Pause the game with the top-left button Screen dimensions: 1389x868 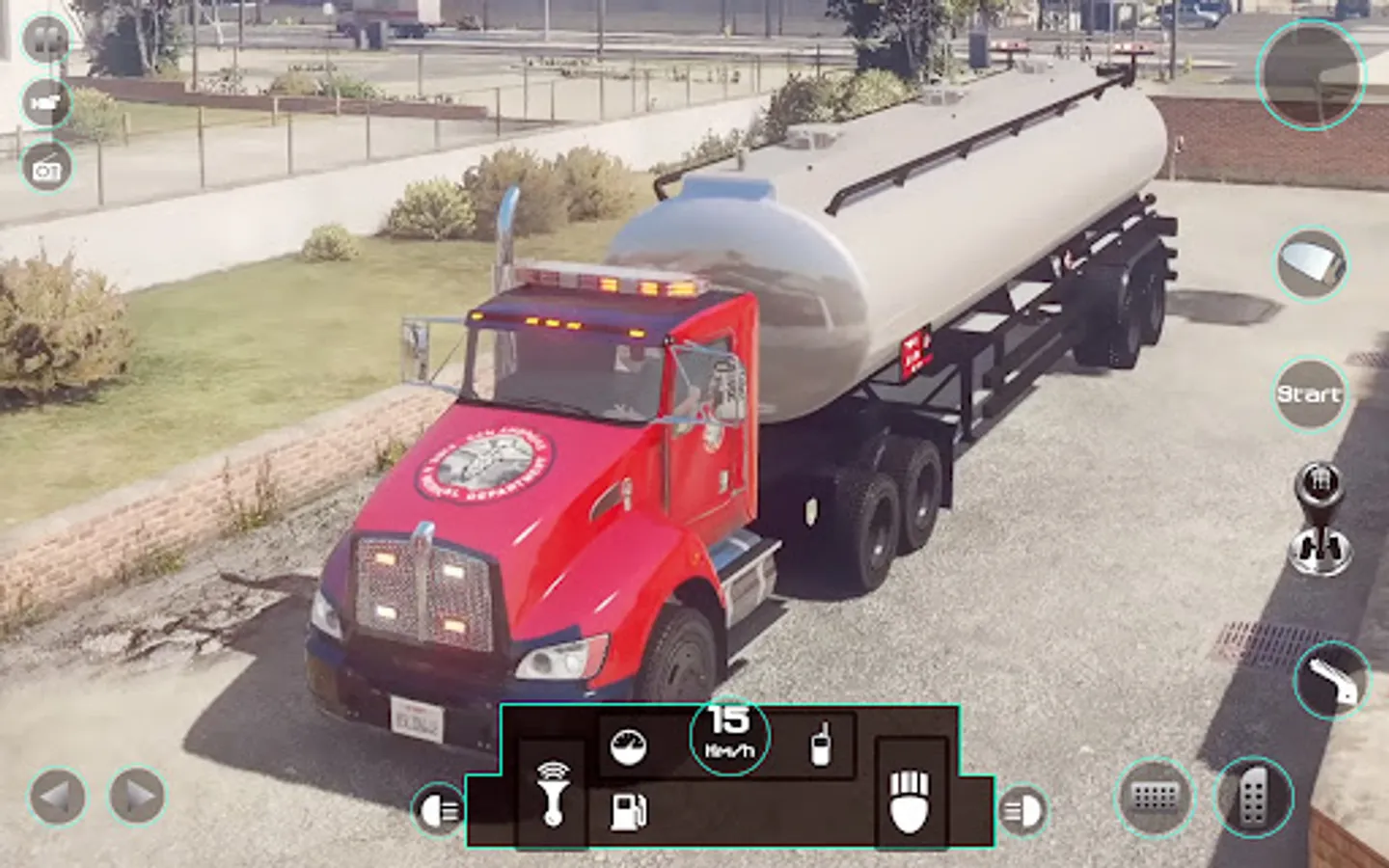click(x=45, y=41)
